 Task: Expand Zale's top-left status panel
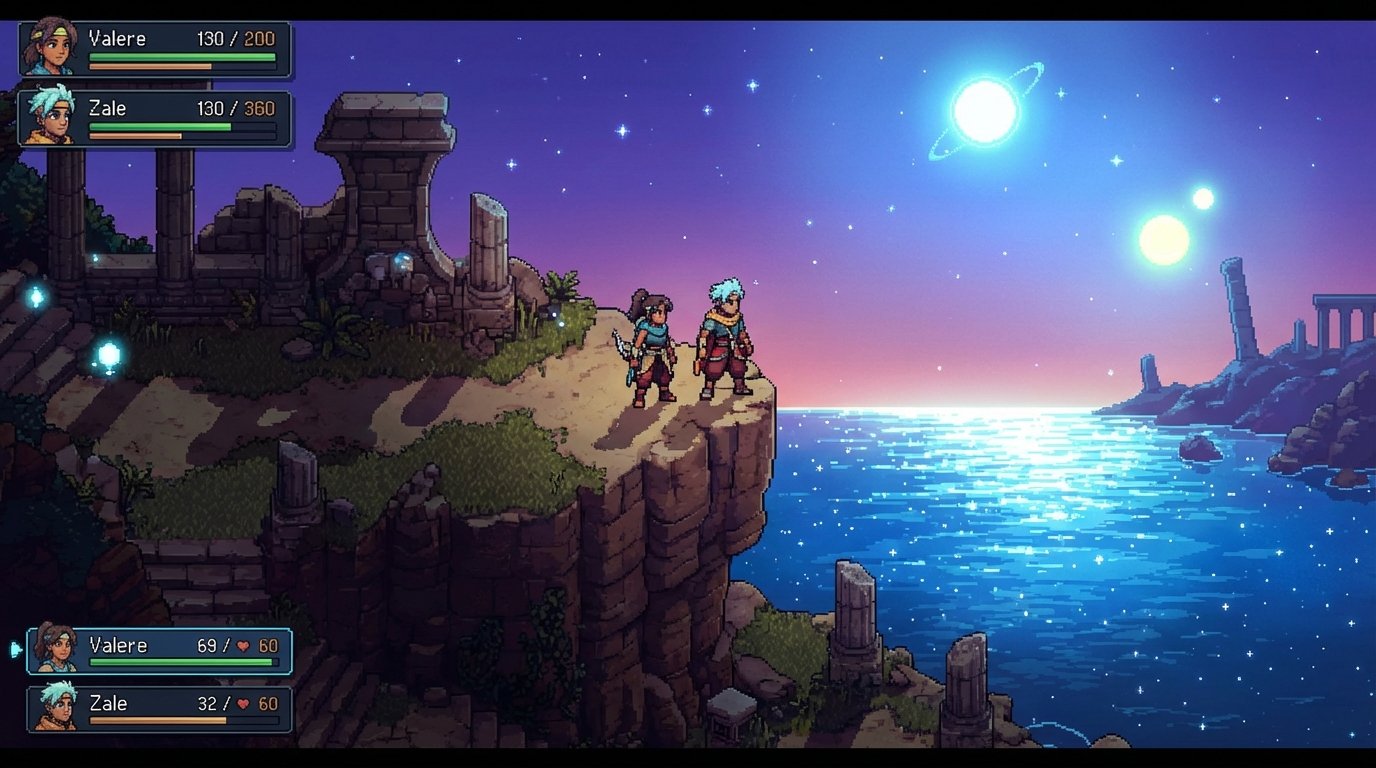tap(155, 118)
